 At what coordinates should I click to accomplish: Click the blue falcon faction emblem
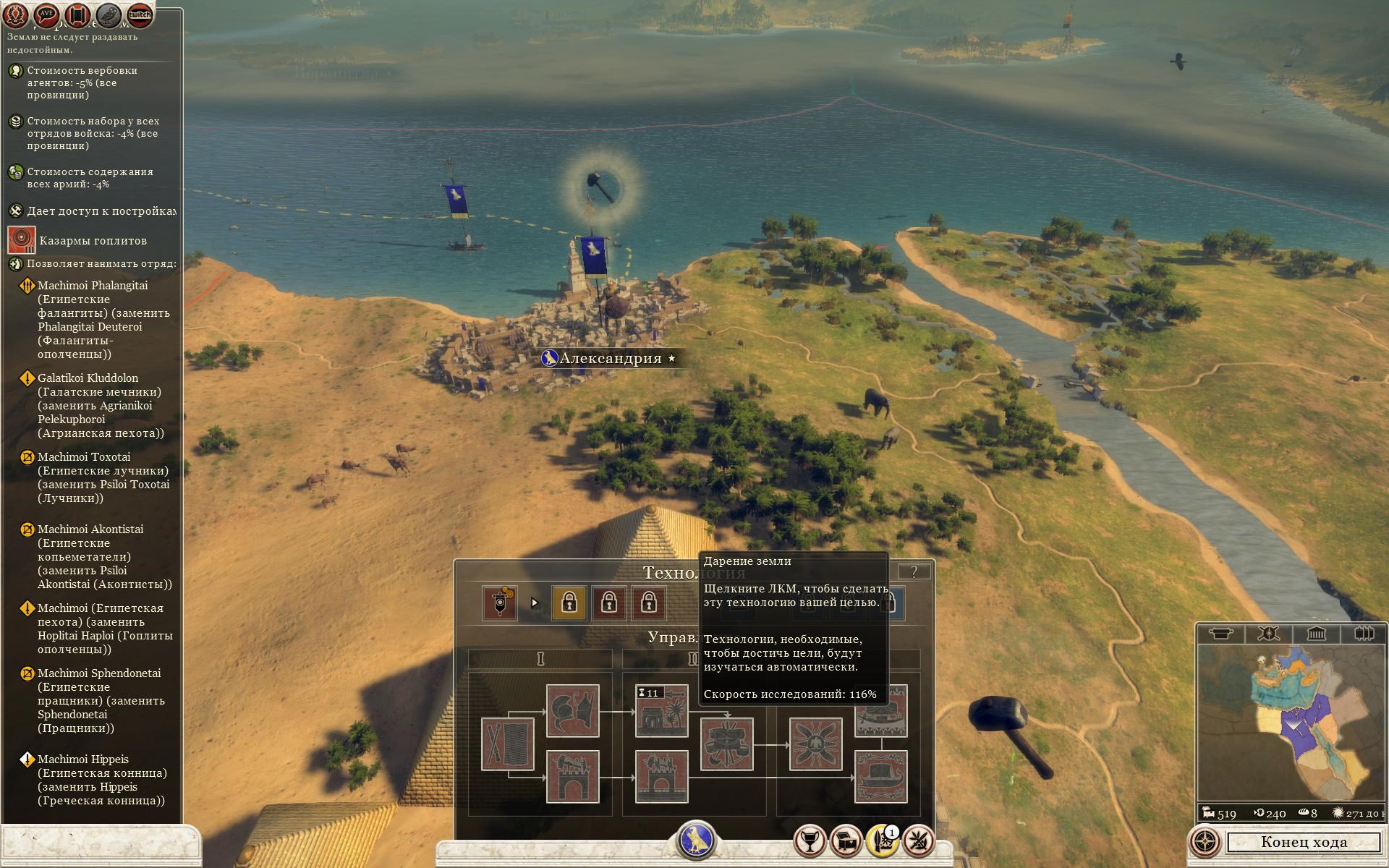695,841
